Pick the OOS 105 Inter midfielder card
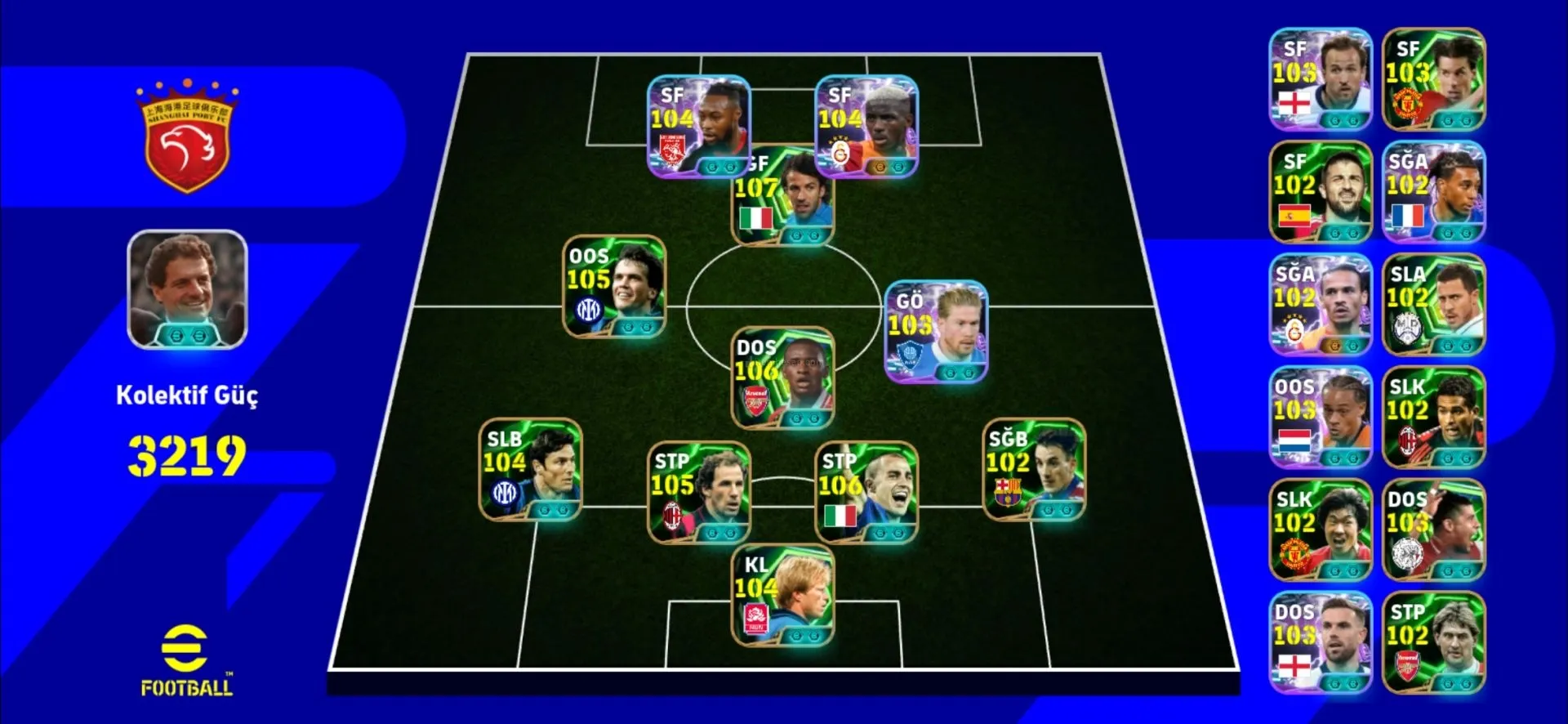 614,287
